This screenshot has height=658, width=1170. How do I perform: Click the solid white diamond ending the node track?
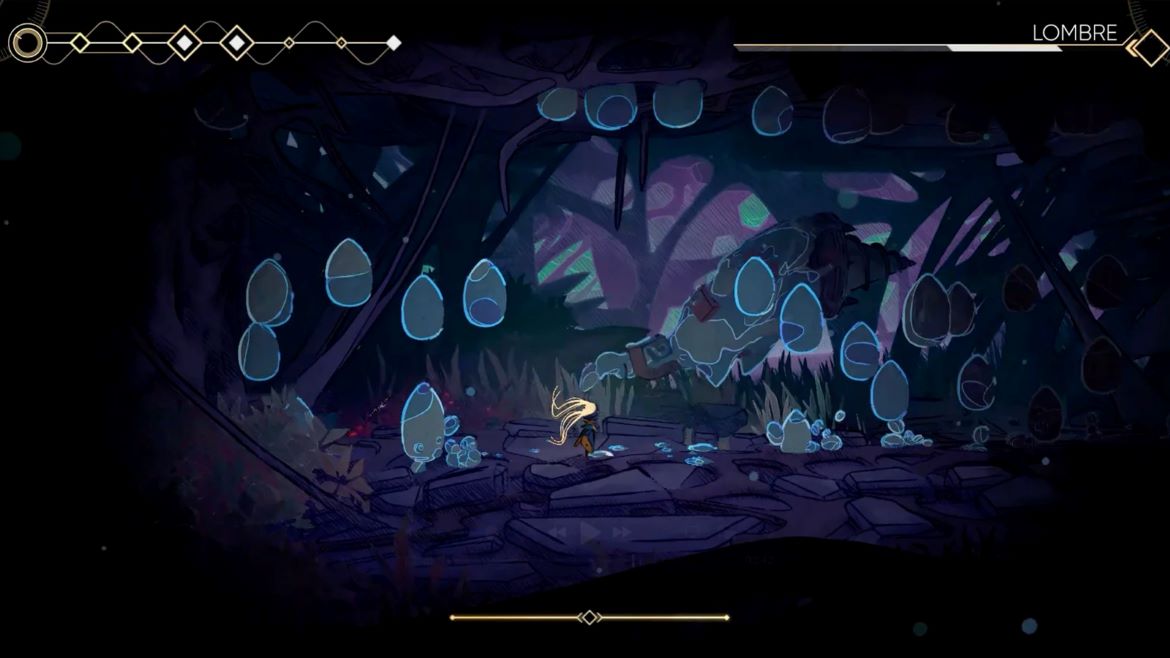click(x=394, y=43)
